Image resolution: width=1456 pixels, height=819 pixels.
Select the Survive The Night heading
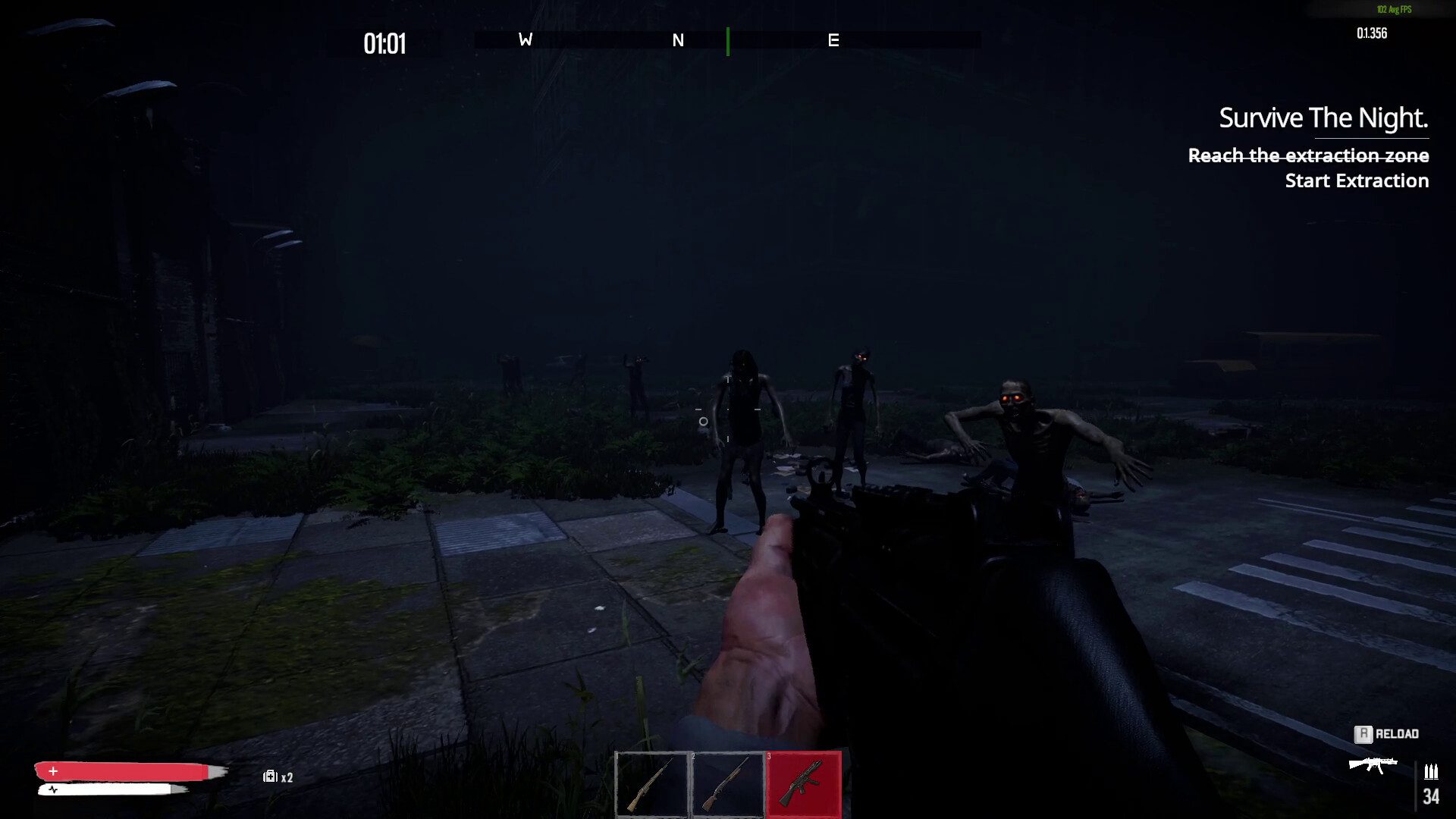[x=1323, y=118]
